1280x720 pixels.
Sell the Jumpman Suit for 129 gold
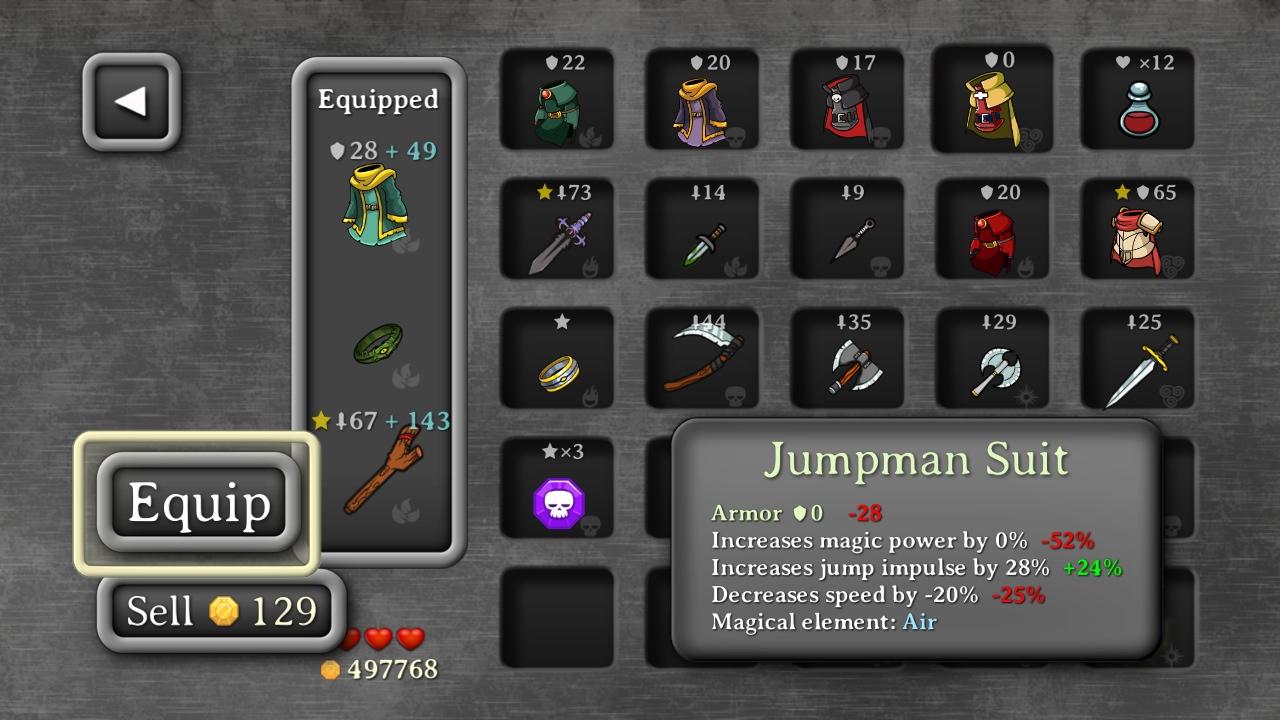click(x=218, y=610)
